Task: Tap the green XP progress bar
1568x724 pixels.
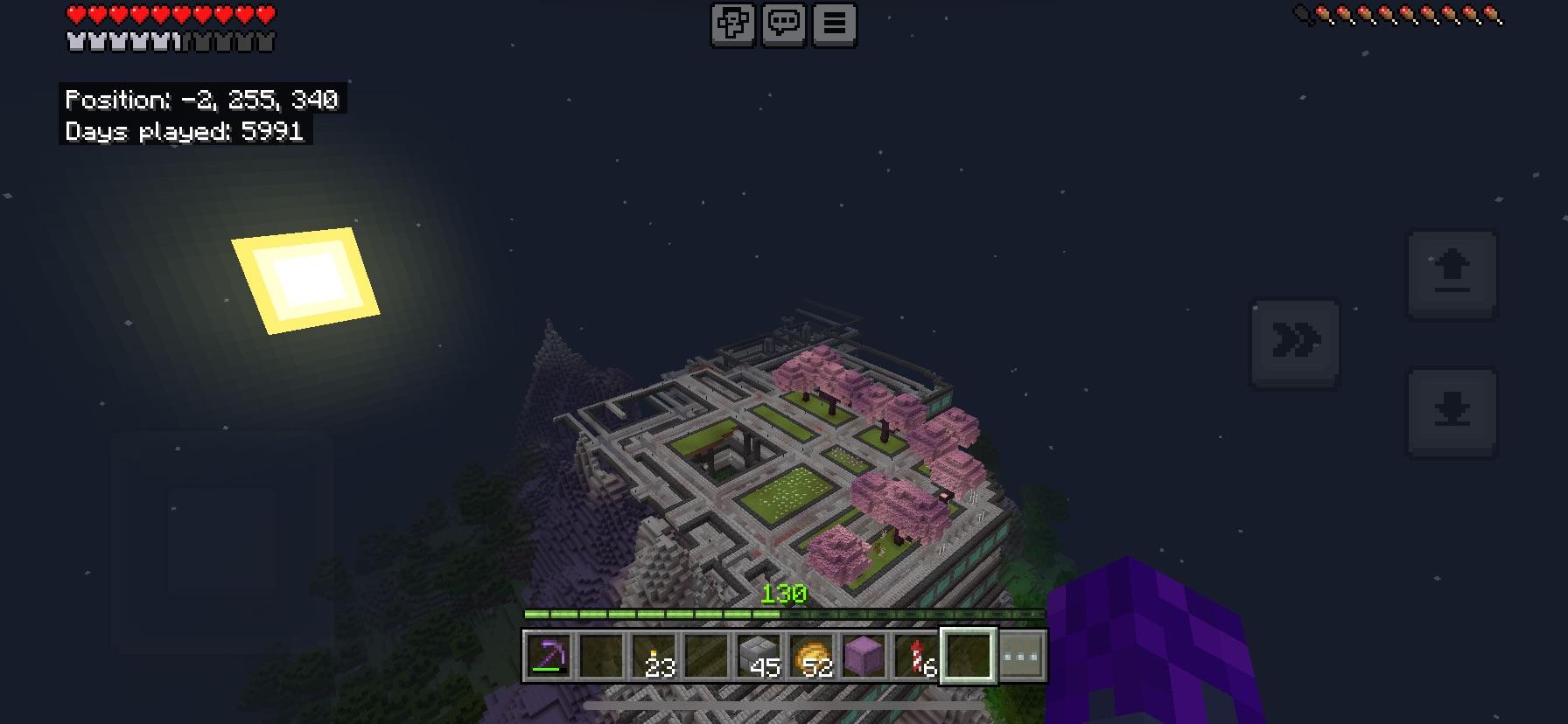Action: (x=652, y=614)
